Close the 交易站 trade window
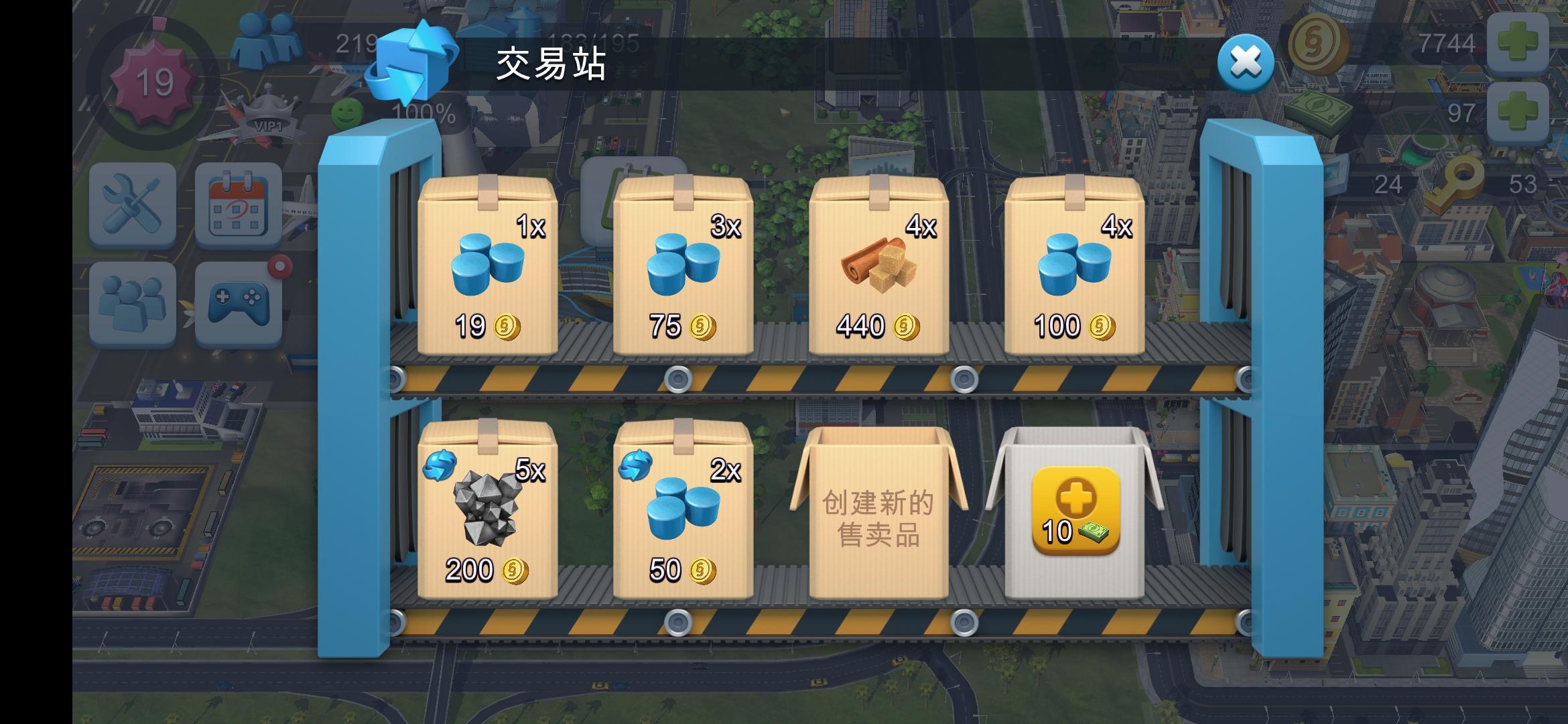This screenshot has width=1568, height=724. pos(1244,62)
